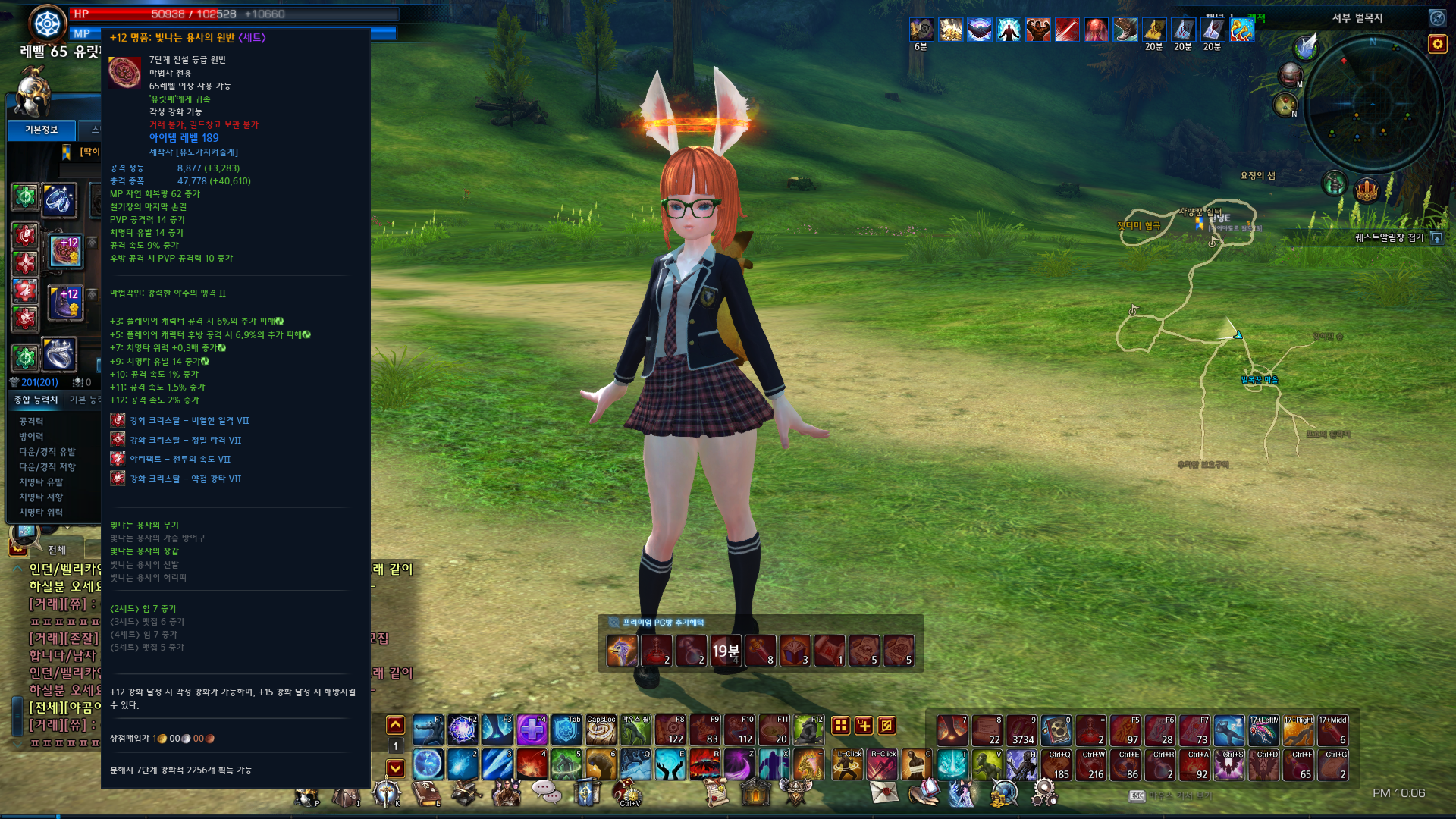Page the skill bar up
Image resolution: width=1456 pixels, height=819 pixels.
[395, 725]
